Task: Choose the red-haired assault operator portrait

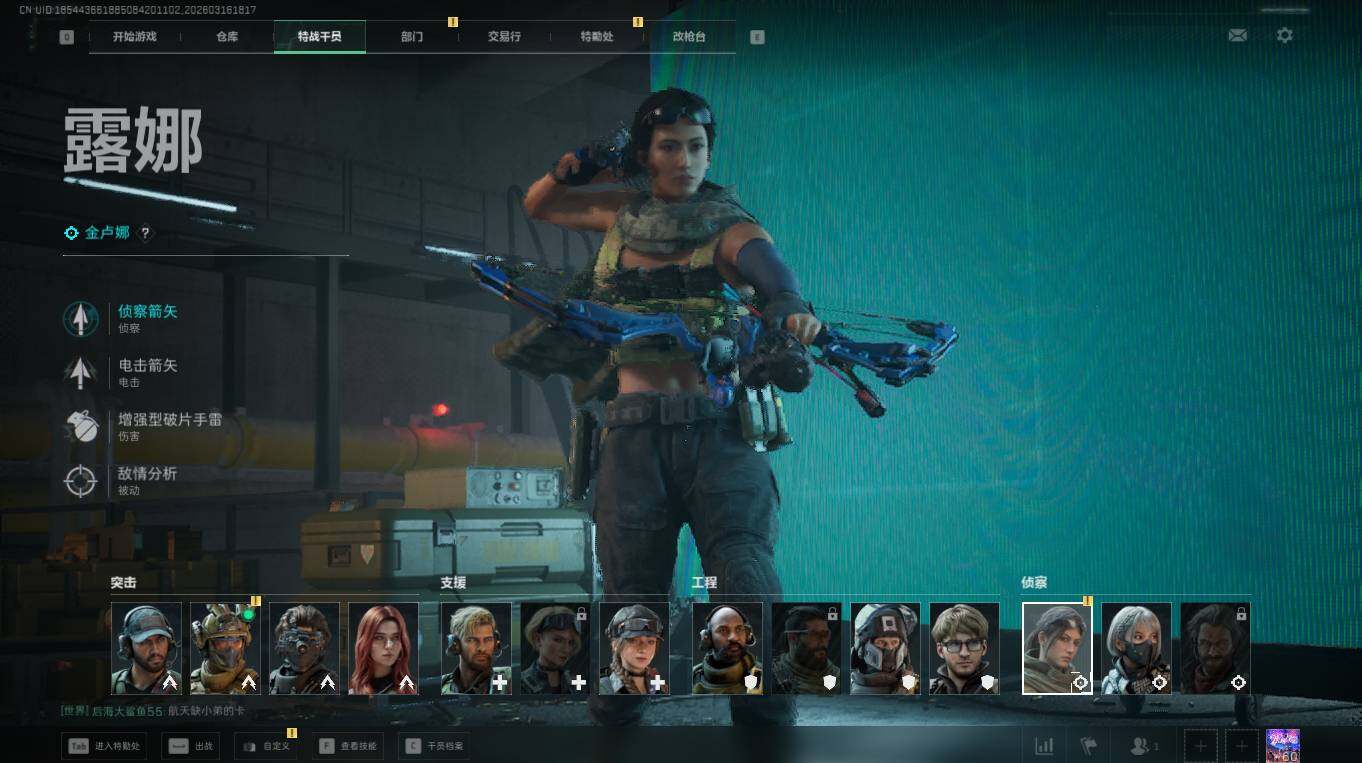Action: tap(383, 648)
